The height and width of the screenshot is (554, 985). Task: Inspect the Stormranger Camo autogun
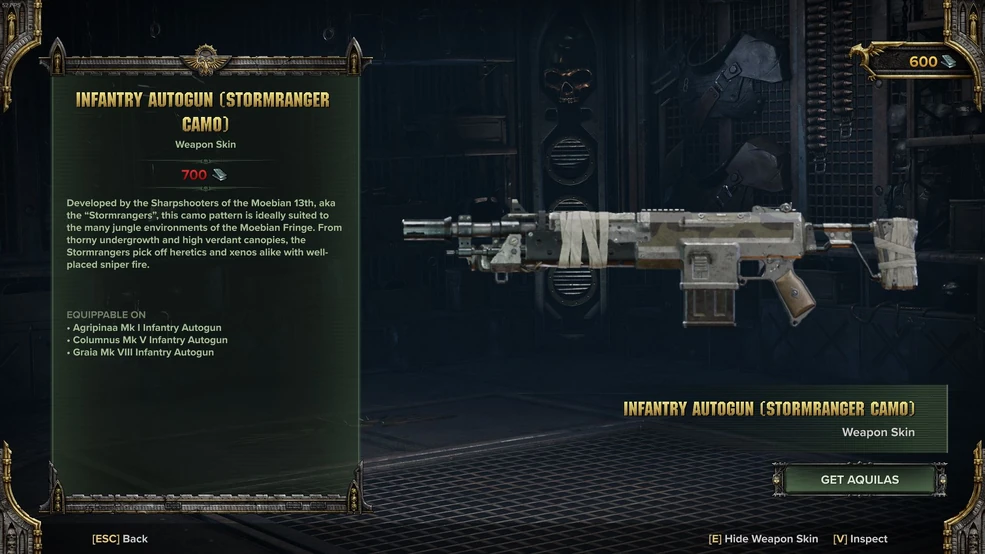[x=860, y=539]
